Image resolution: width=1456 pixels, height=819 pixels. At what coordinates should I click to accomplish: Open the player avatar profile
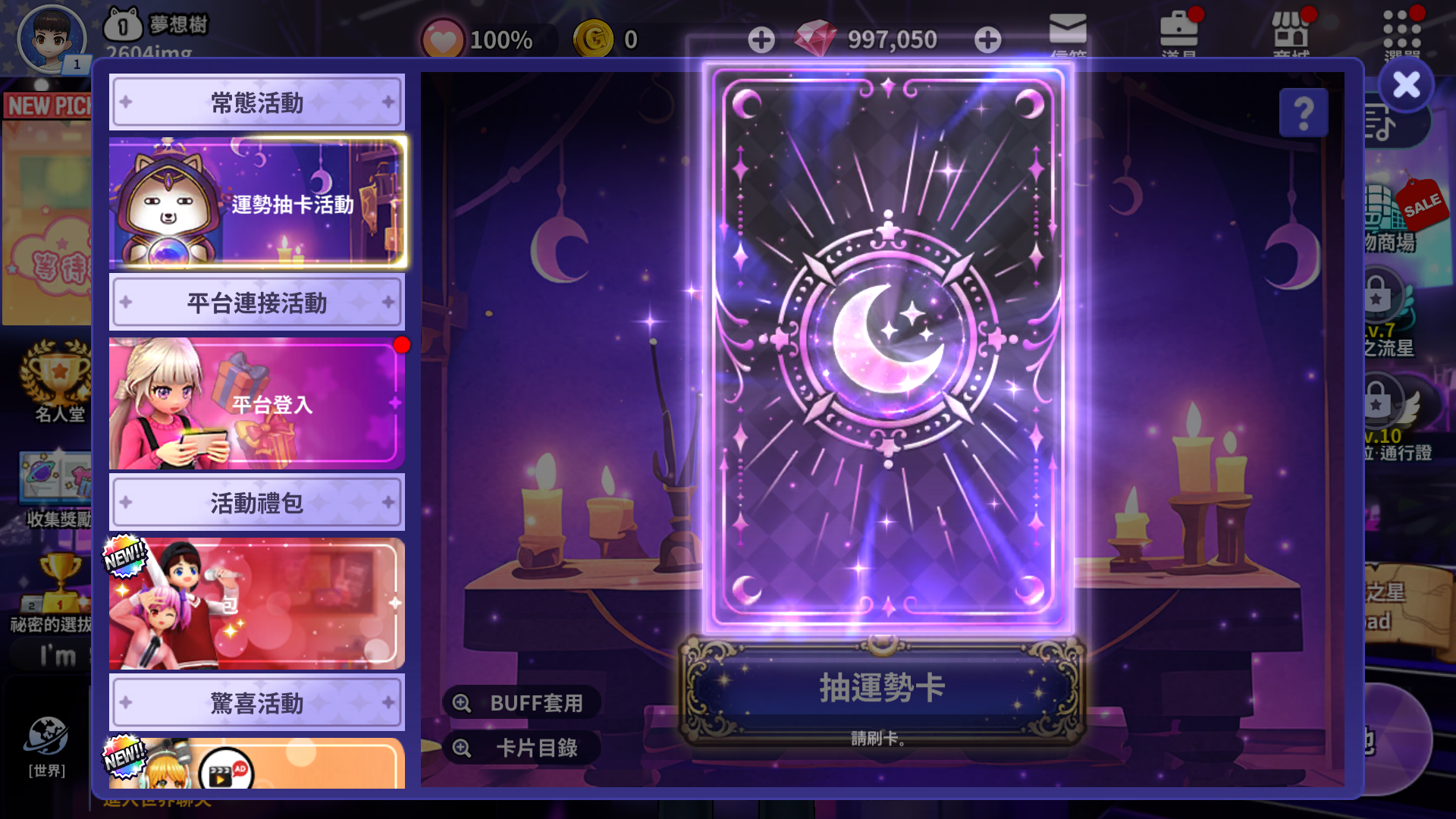click(52, 39)
